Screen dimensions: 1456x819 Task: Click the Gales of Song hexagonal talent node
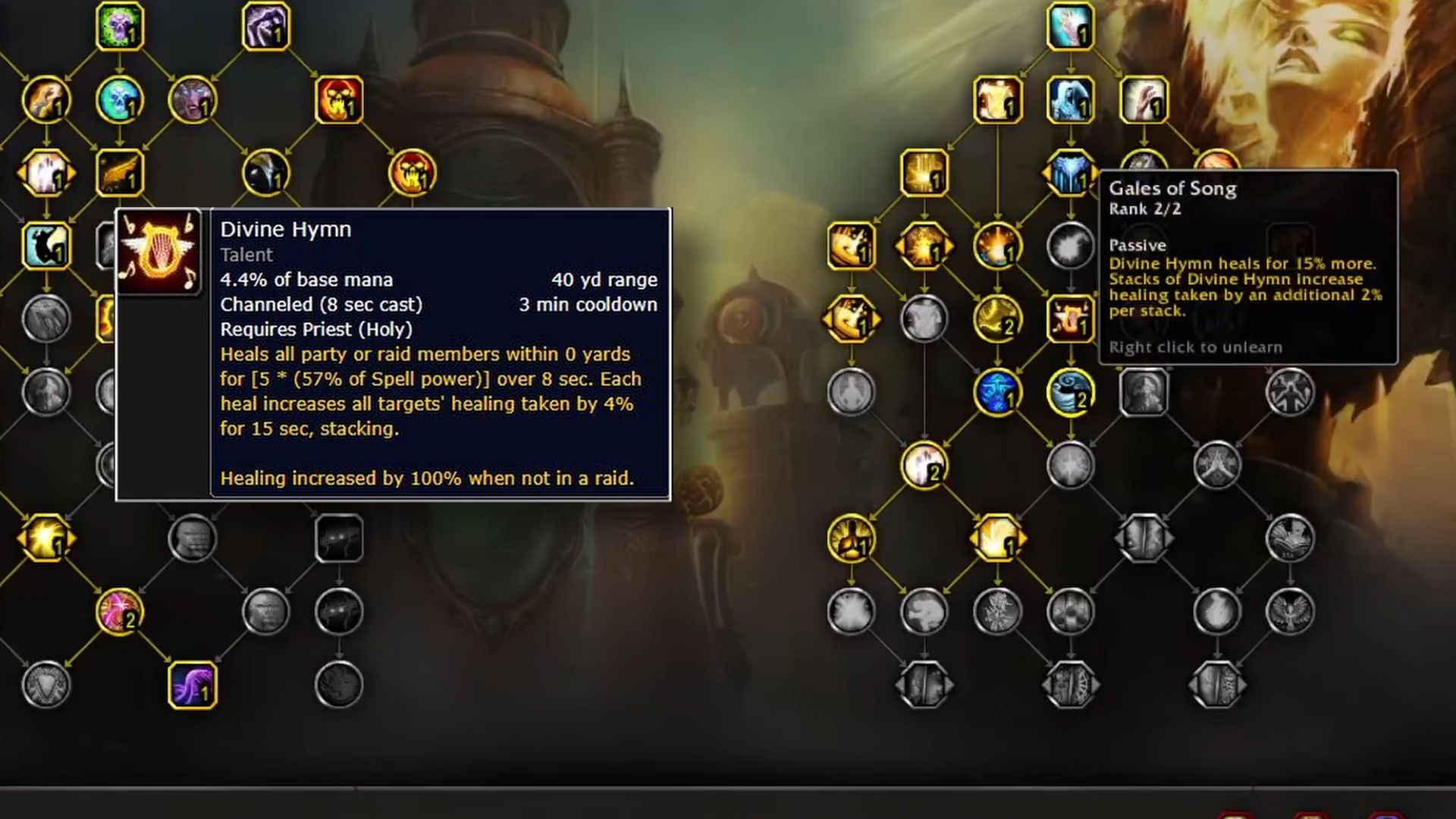tap(1072, 173)
